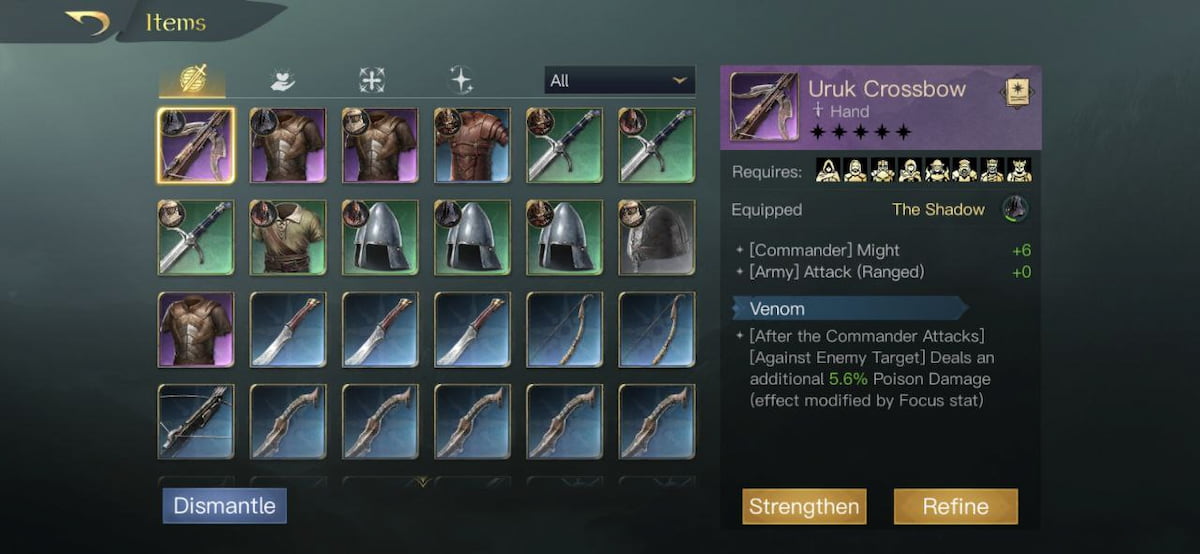The width and height of the screenshot is (1200, 554).
Task: Switch to the plus-with-arrows tab
Action: coord(371,80)
